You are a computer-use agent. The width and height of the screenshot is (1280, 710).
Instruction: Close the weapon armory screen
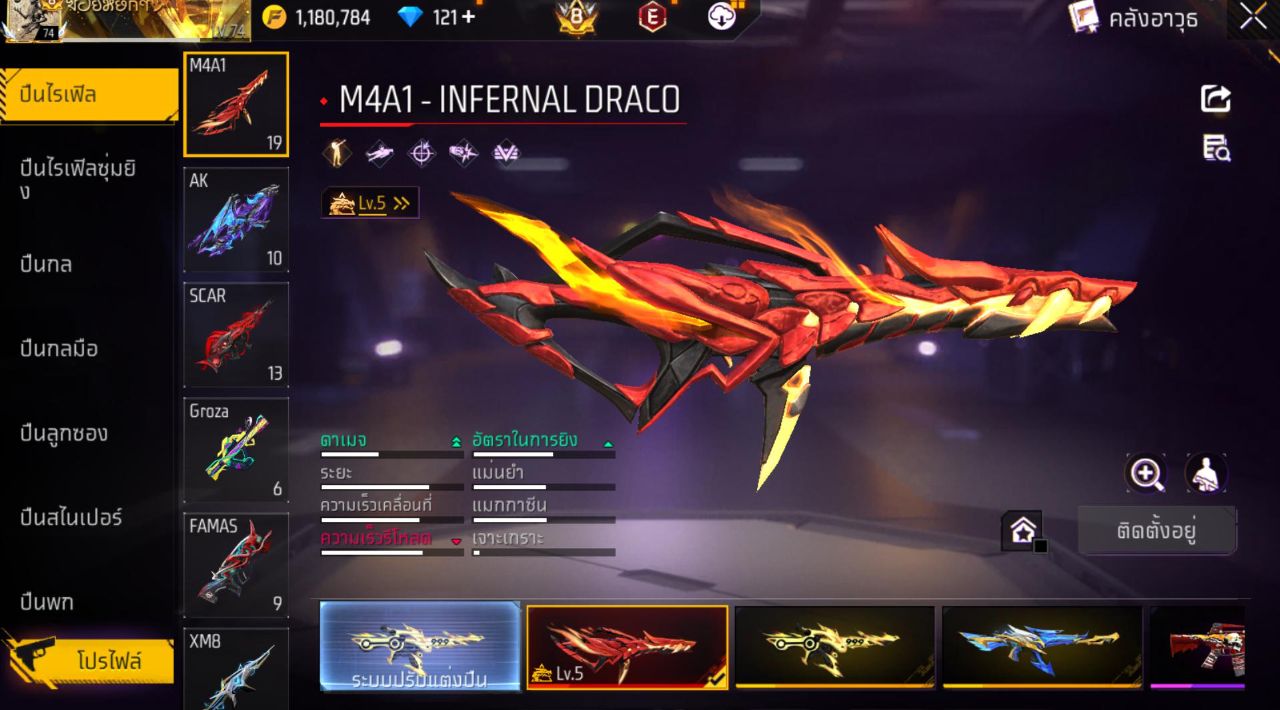pyautogui.click(x=1254, y=17)
